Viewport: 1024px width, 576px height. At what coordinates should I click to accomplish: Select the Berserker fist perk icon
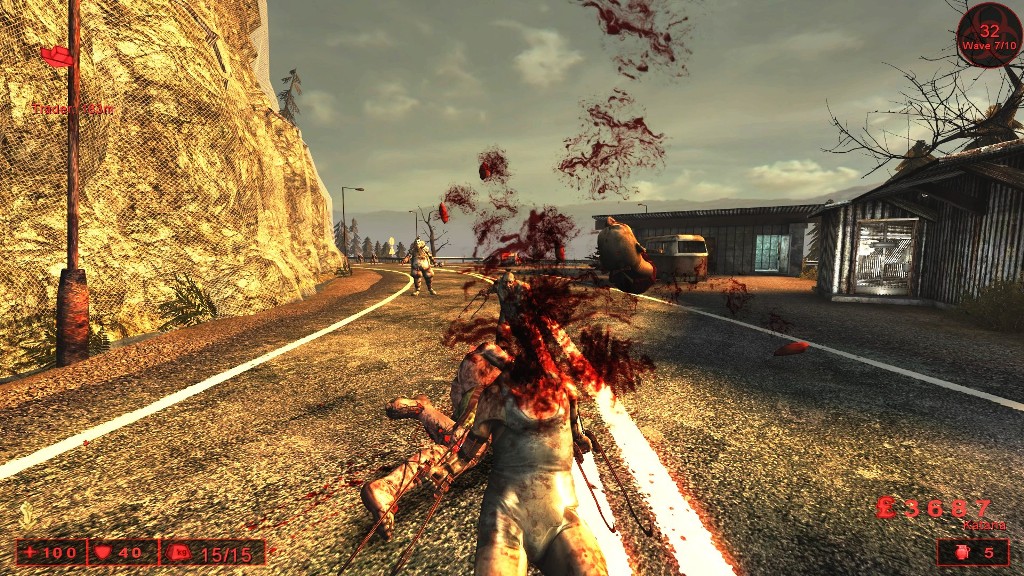[x=28, y=516]
